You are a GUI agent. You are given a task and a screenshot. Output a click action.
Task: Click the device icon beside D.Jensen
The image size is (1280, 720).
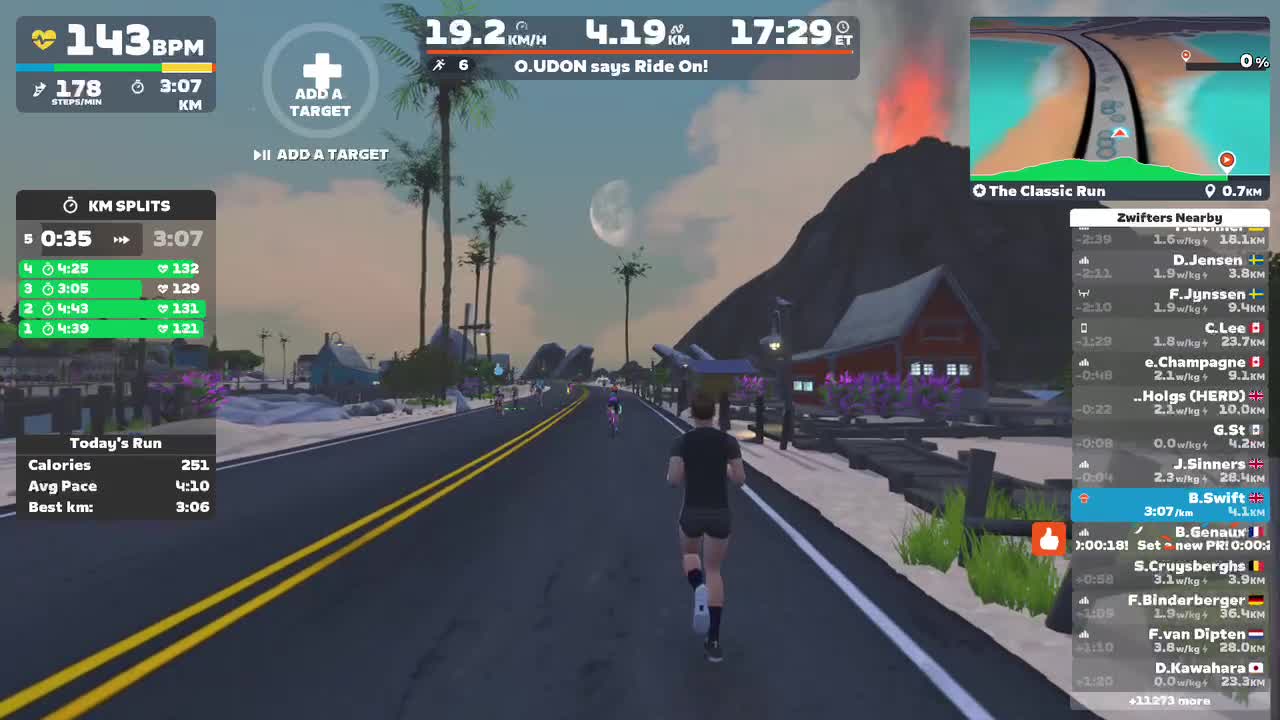(1083, 259)
